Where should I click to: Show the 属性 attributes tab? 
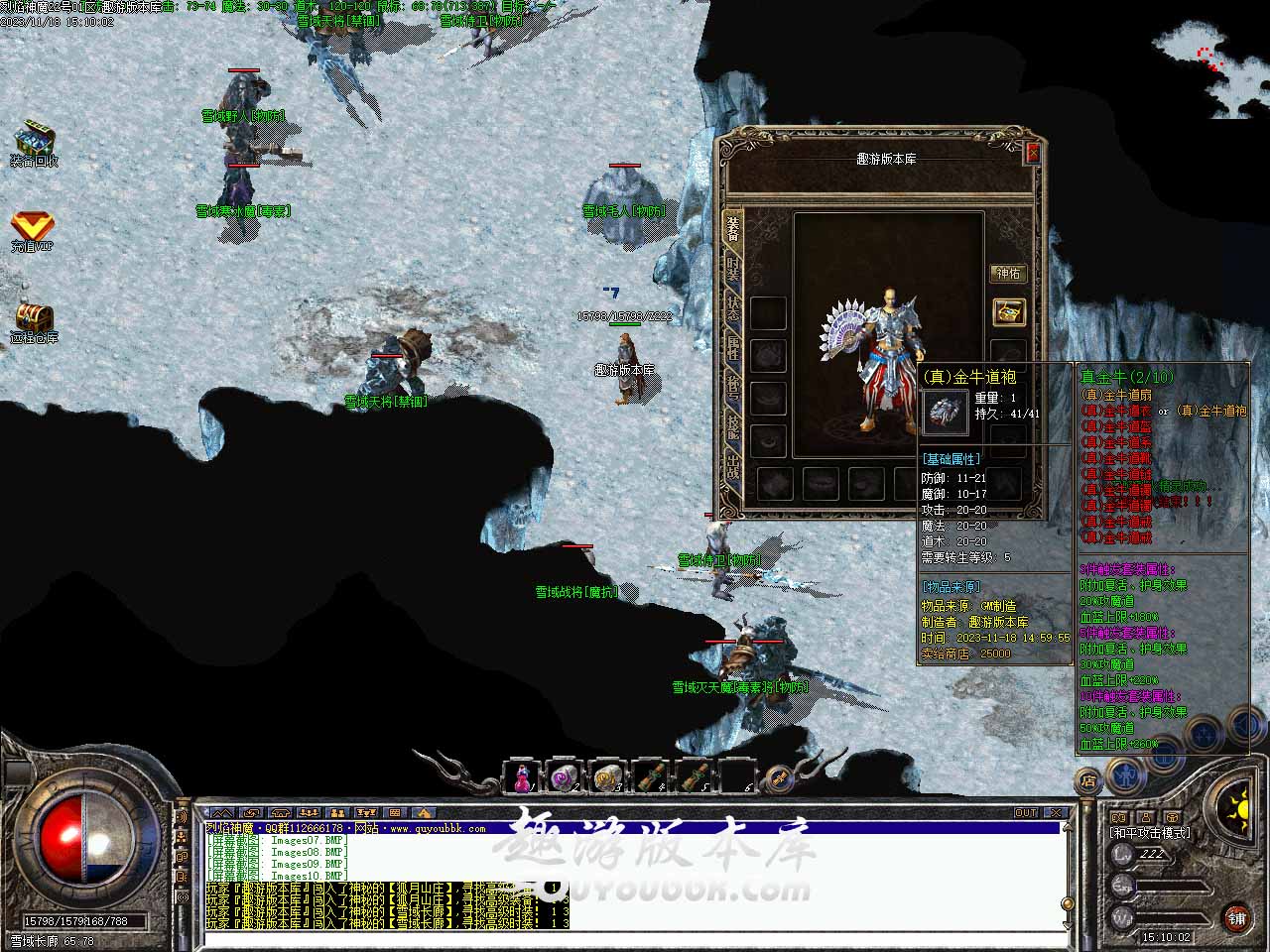pos(732,348)
